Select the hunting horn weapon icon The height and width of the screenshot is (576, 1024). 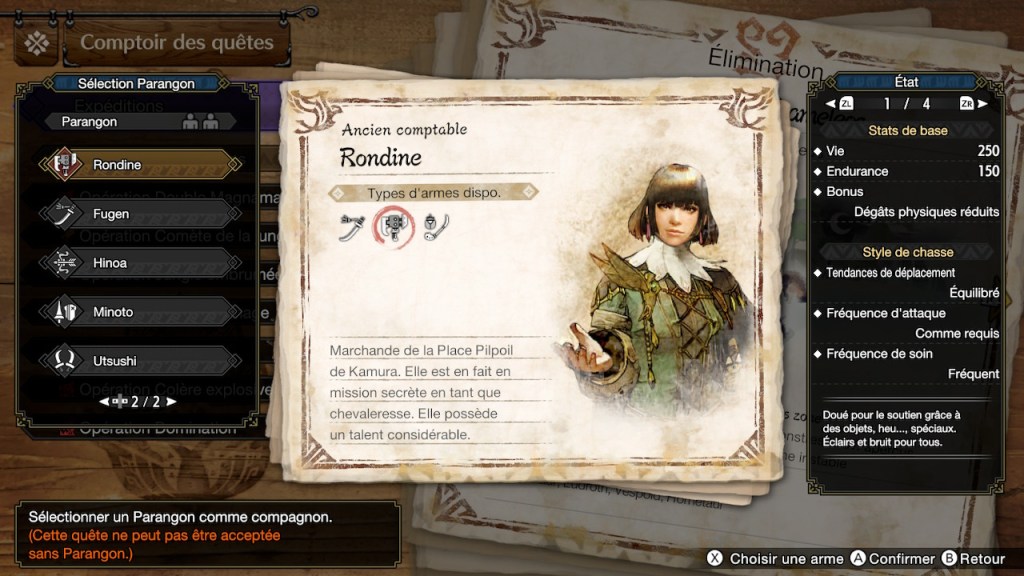pyautogui.click(x=434, y=228)
